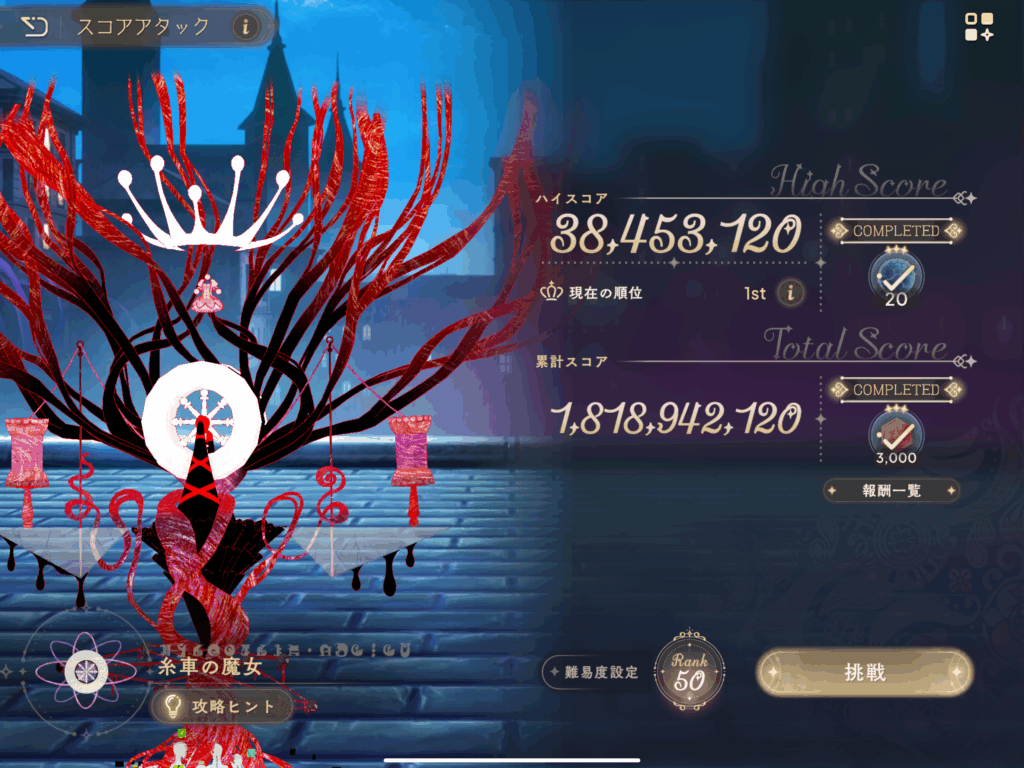1024x768 pixels.
Task: Go back using the return arrow
Action: click(35, 26)
